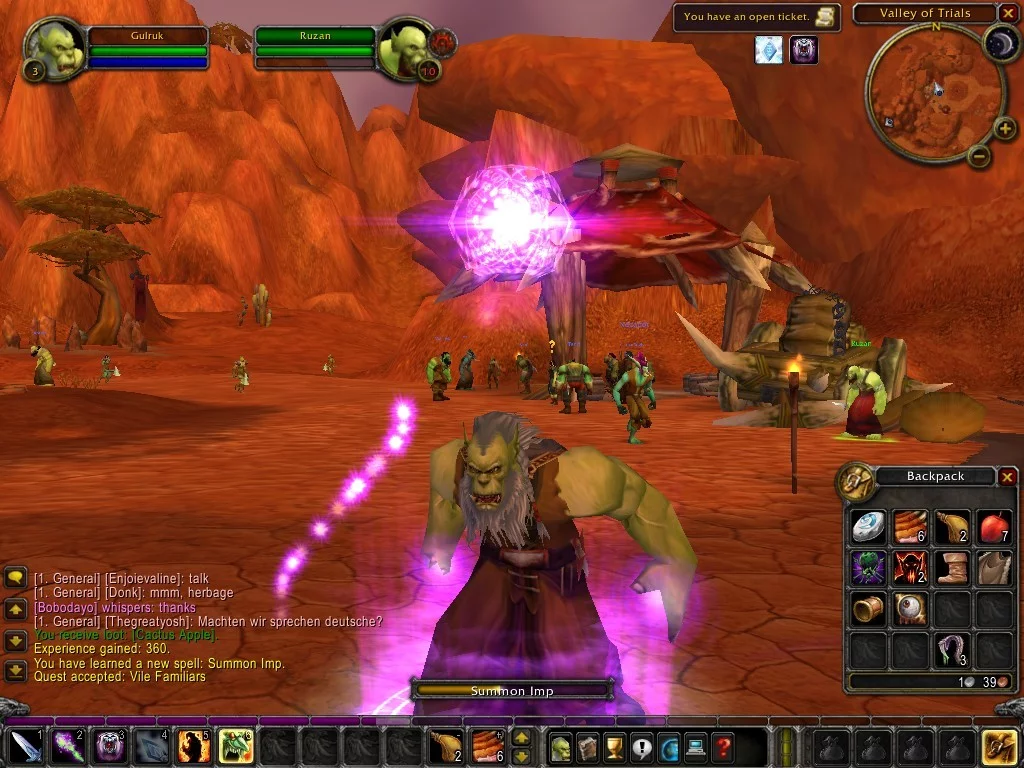Image resolution: width=1024 pixels, height=768 pixels.
Task: Open the chat menu speech bubble button
Action: pyautogui.click(x=15, y=577)
